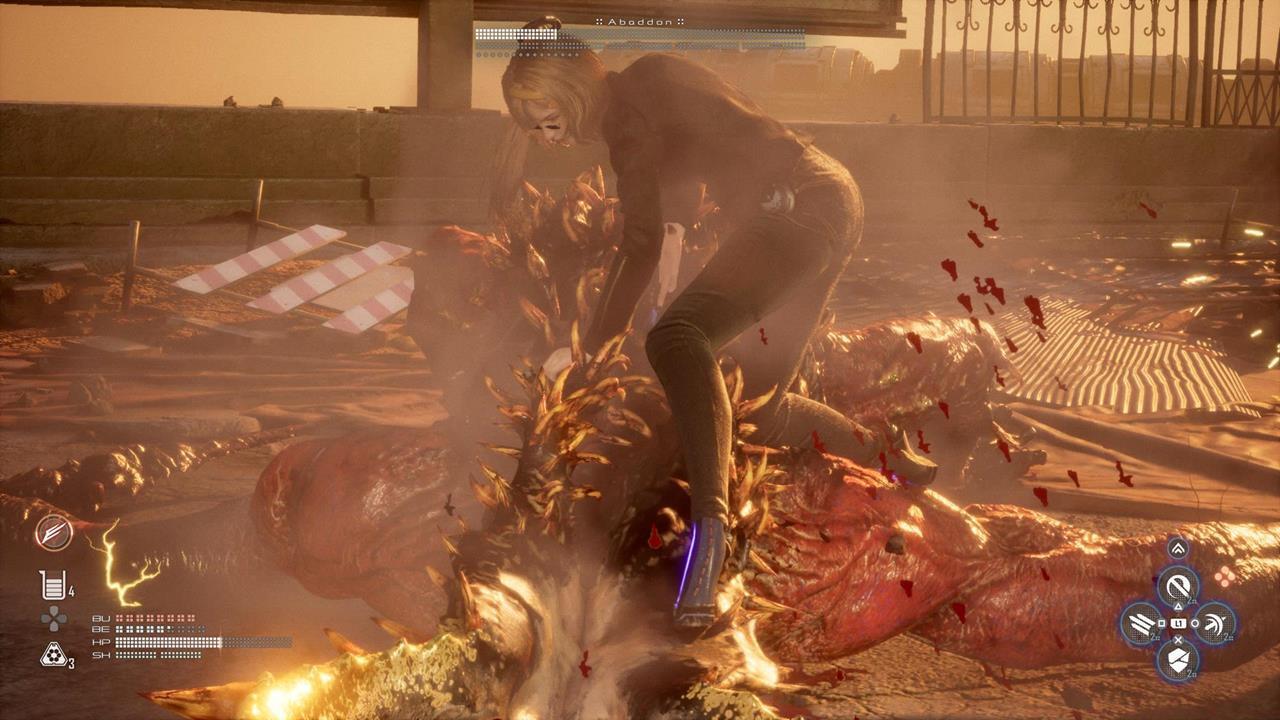Click the shield skill icon below the wheel
The image size is (1280, 720).
click(1177, 660)
